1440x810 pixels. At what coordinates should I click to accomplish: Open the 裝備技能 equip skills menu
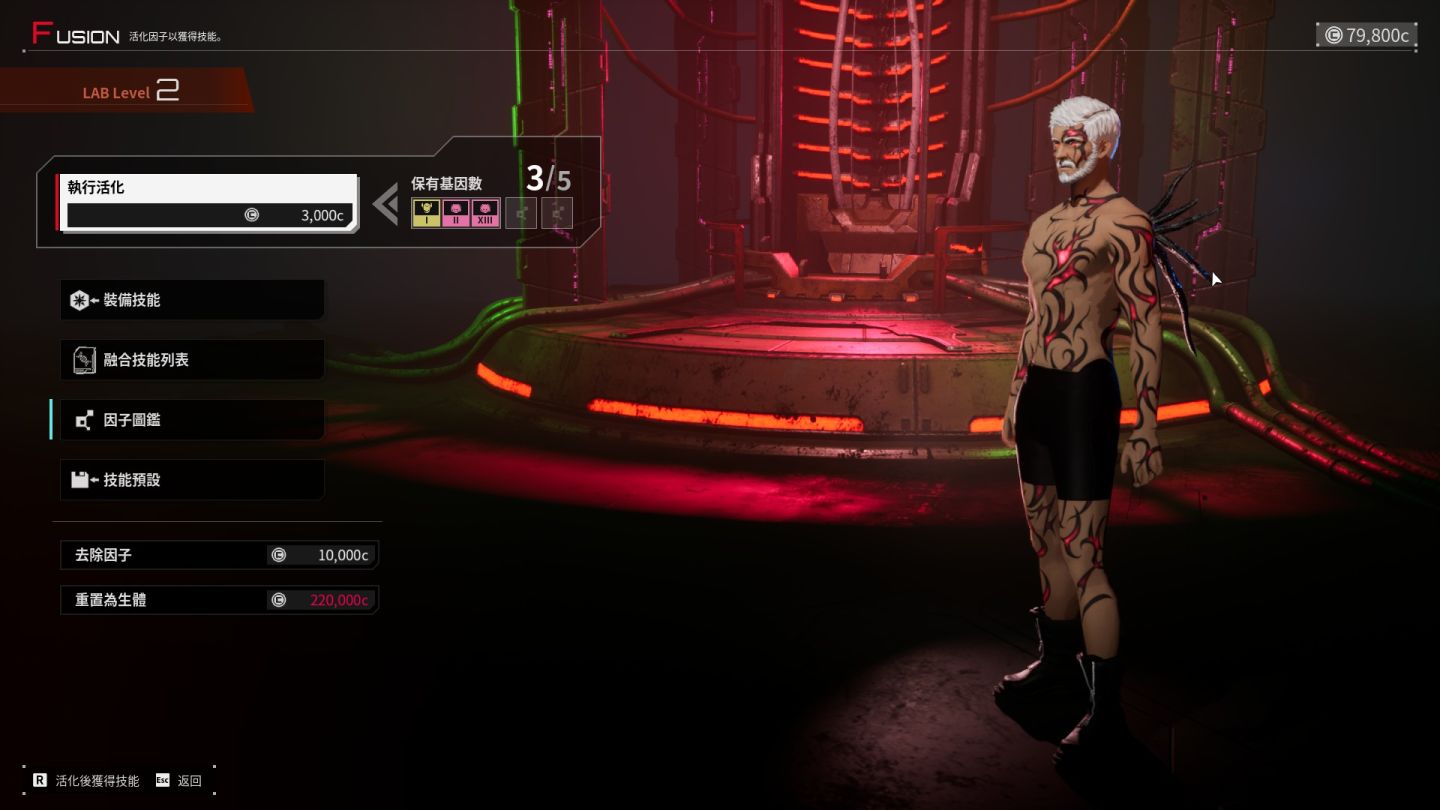point(192,300)
